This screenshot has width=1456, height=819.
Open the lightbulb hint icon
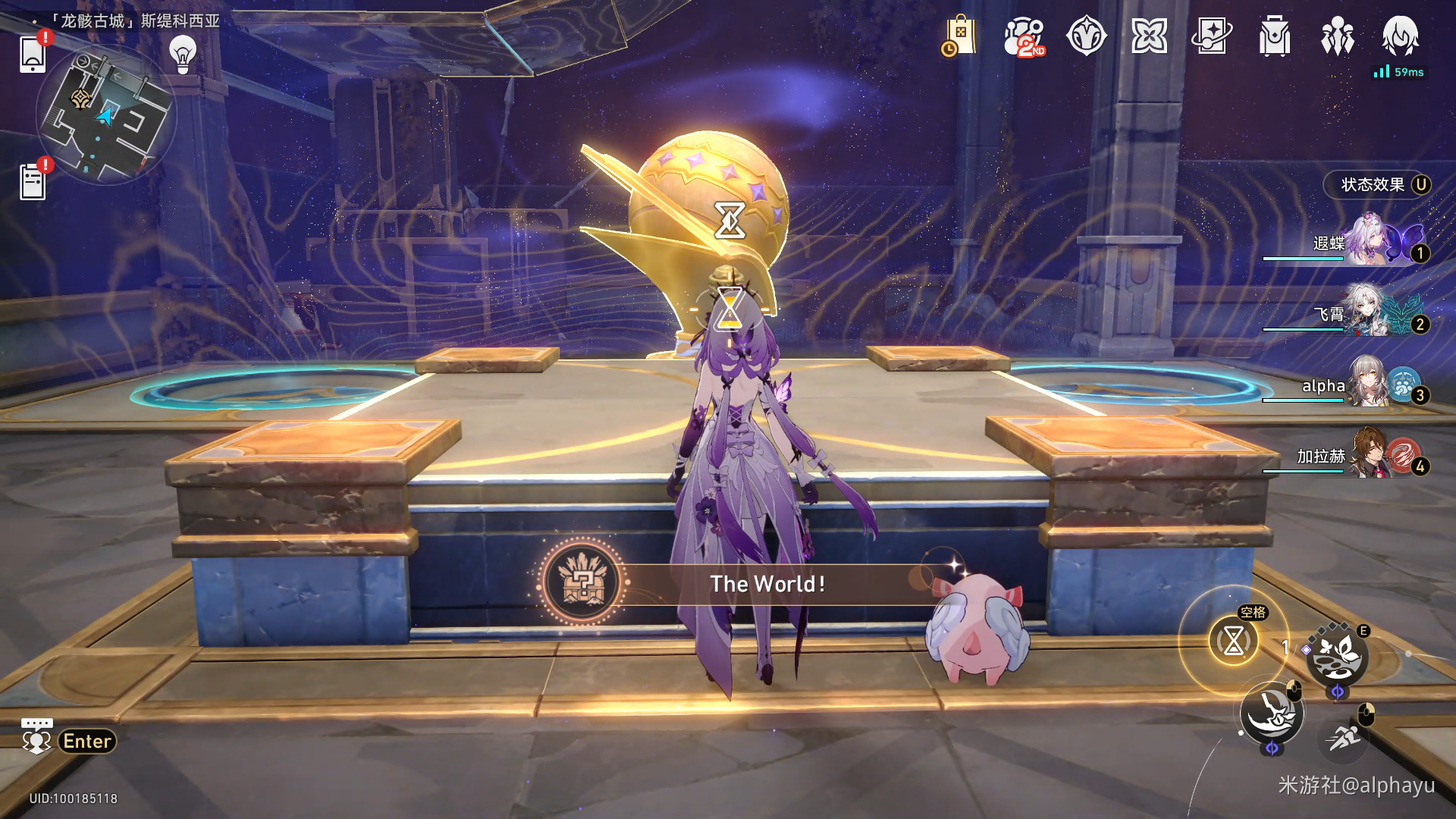(x=183, y=53)
